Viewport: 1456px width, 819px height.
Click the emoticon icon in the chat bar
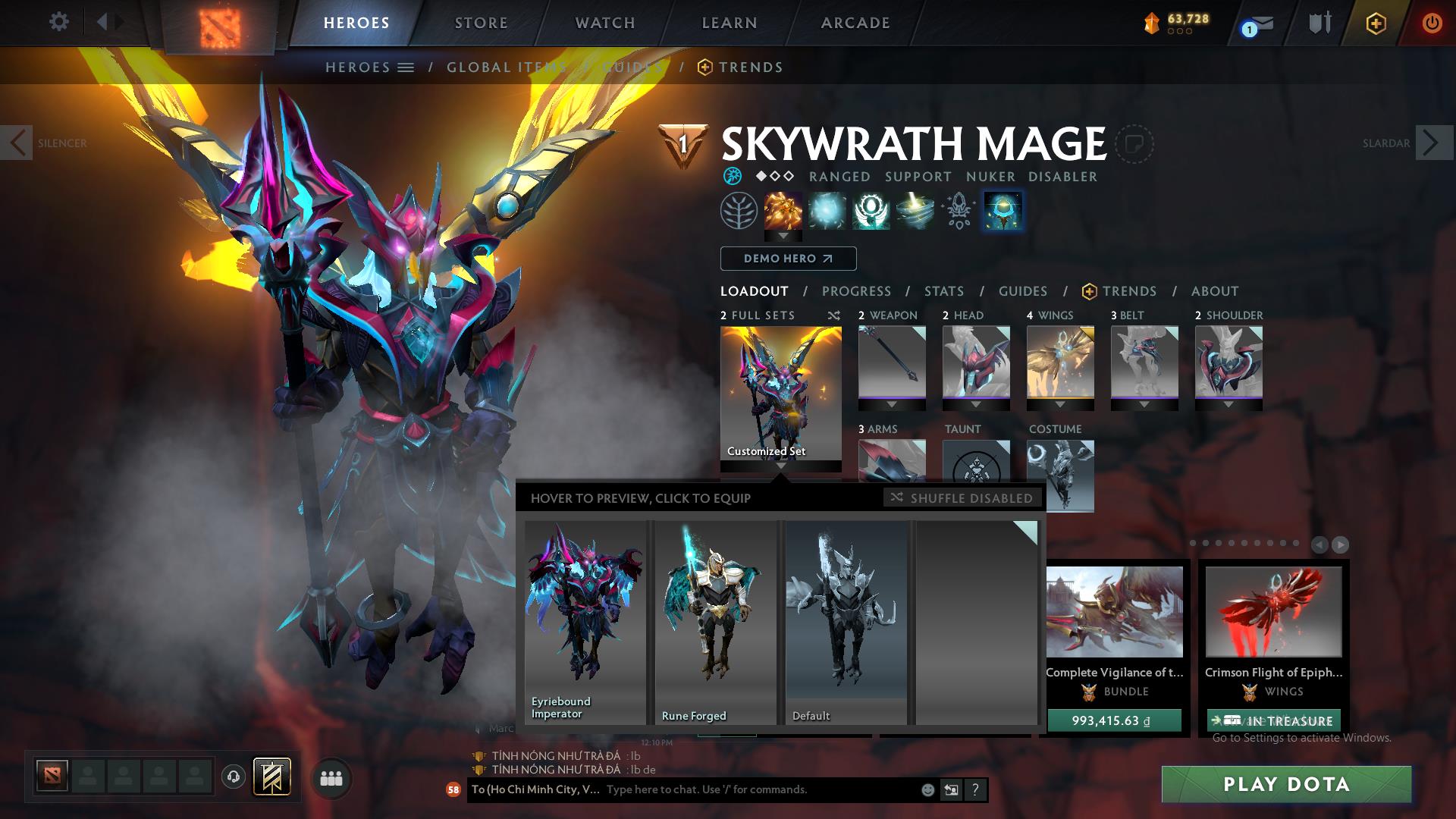click(x=927, y=789)
